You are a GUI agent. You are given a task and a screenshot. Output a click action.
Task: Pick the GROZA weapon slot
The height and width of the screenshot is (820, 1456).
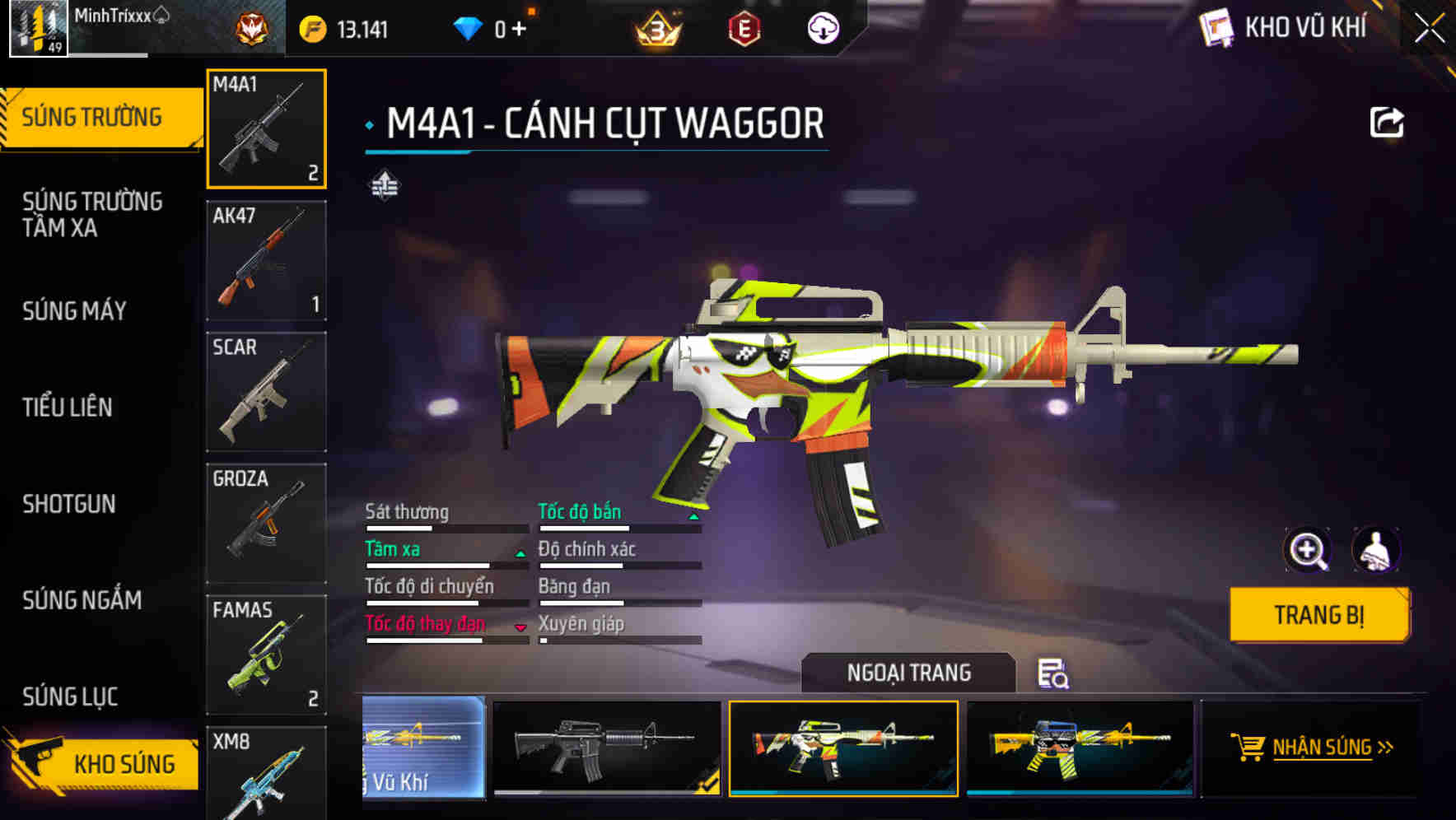tap(266, 523)
